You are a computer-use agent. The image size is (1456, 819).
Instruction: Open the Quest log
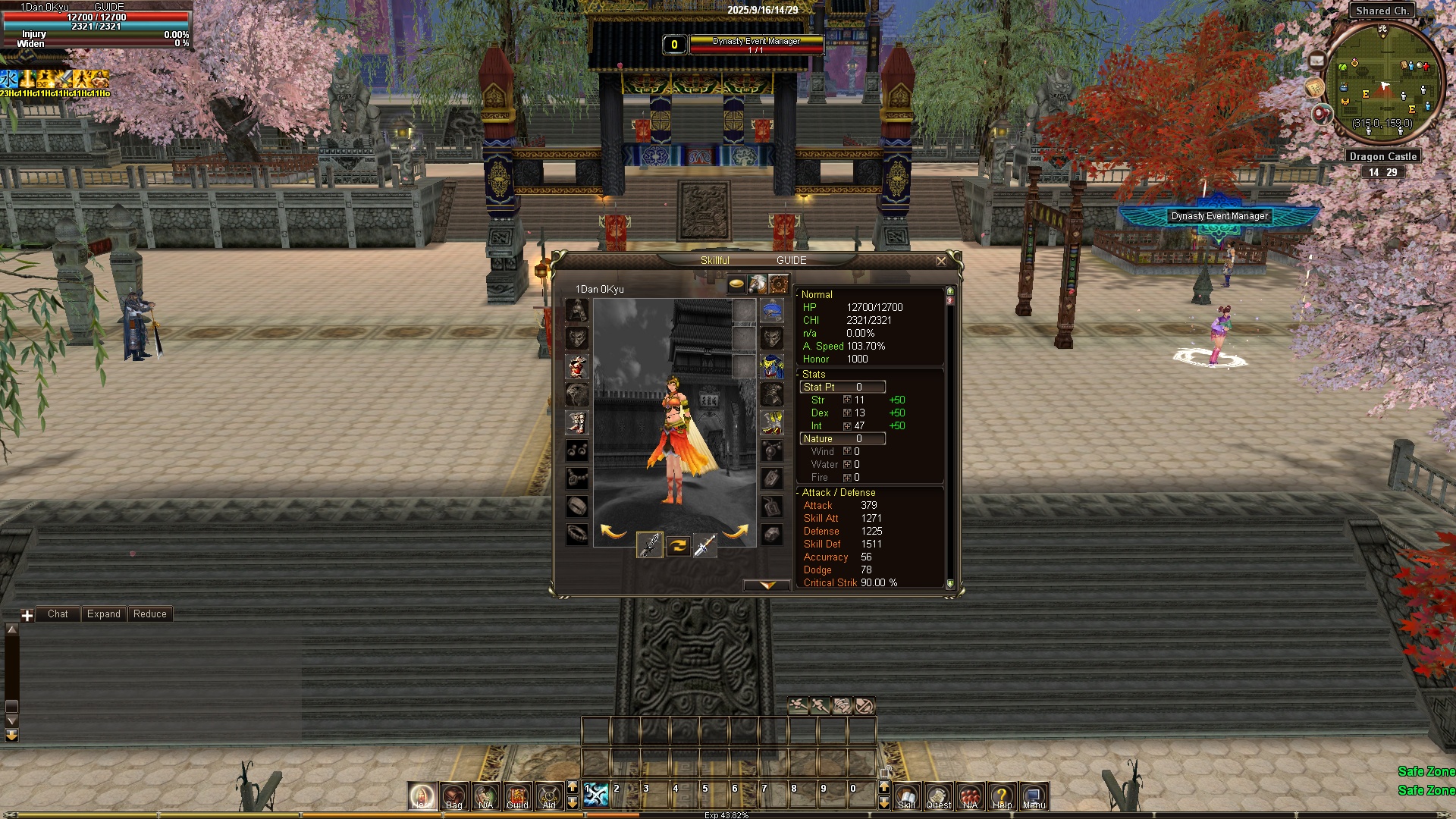point(938,796)
